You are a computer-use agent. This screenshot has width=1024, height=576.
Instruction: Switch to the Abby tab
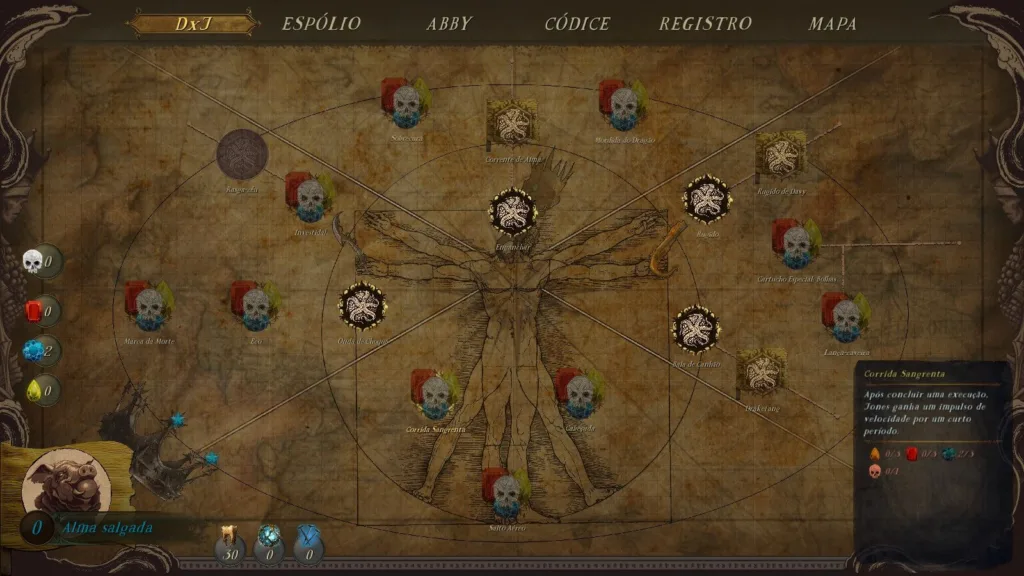pos(449,24)
